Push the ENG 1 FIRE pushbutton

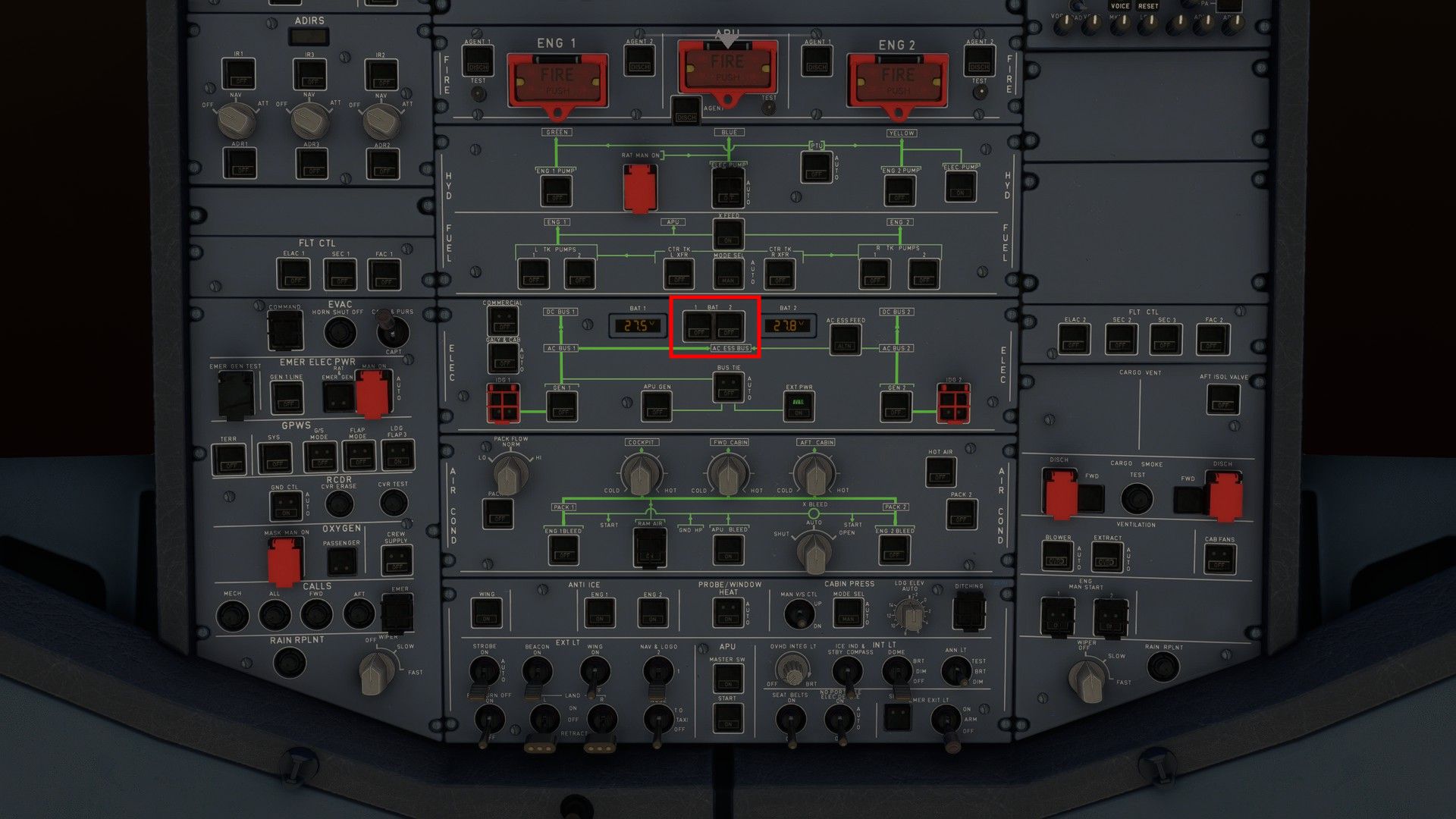(557, 80)
